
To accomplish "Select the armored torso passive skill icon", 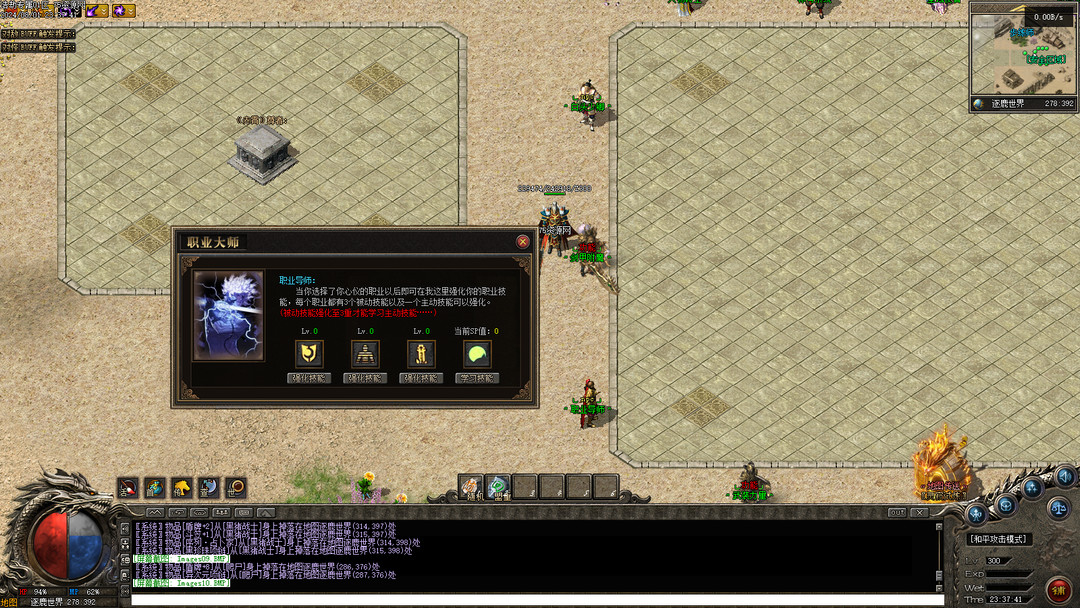I will click(365, 353).
